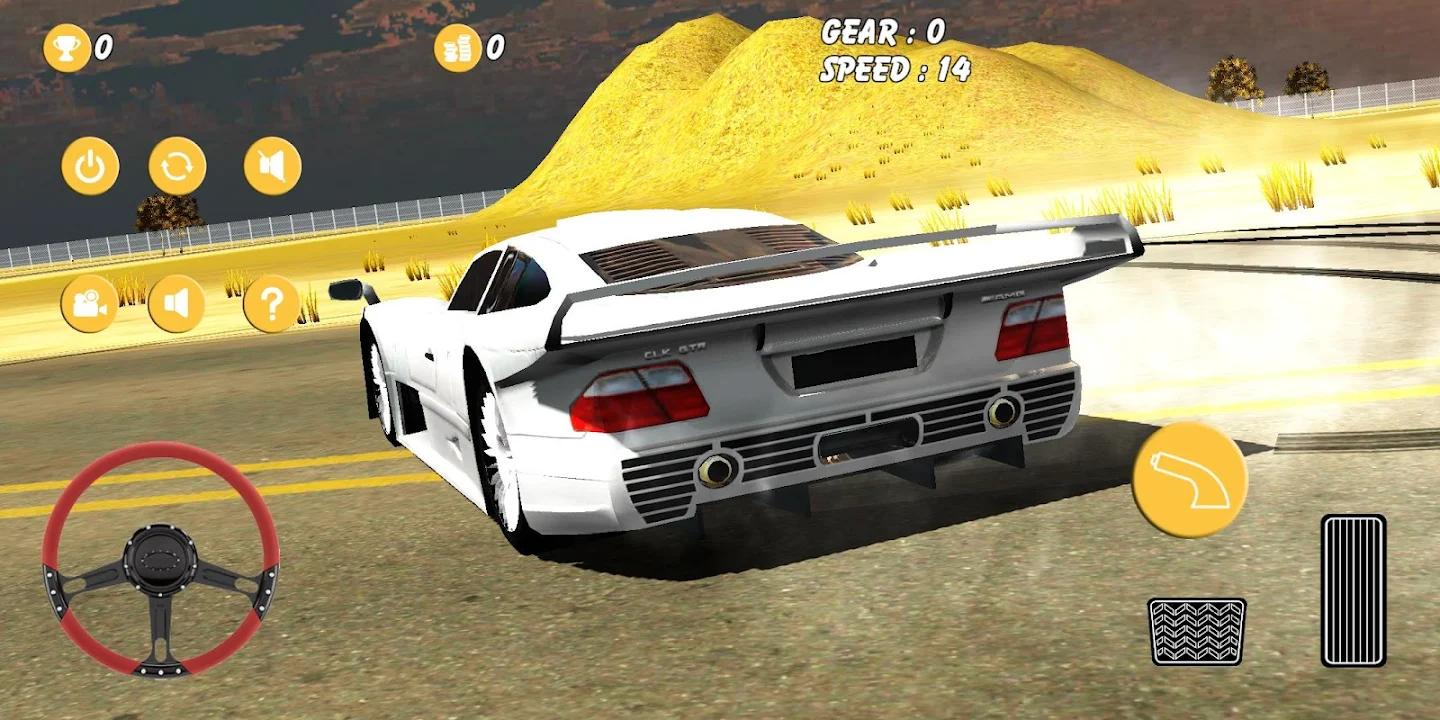
Task: Click the red steering wheel
Action: tap(160, 559)
